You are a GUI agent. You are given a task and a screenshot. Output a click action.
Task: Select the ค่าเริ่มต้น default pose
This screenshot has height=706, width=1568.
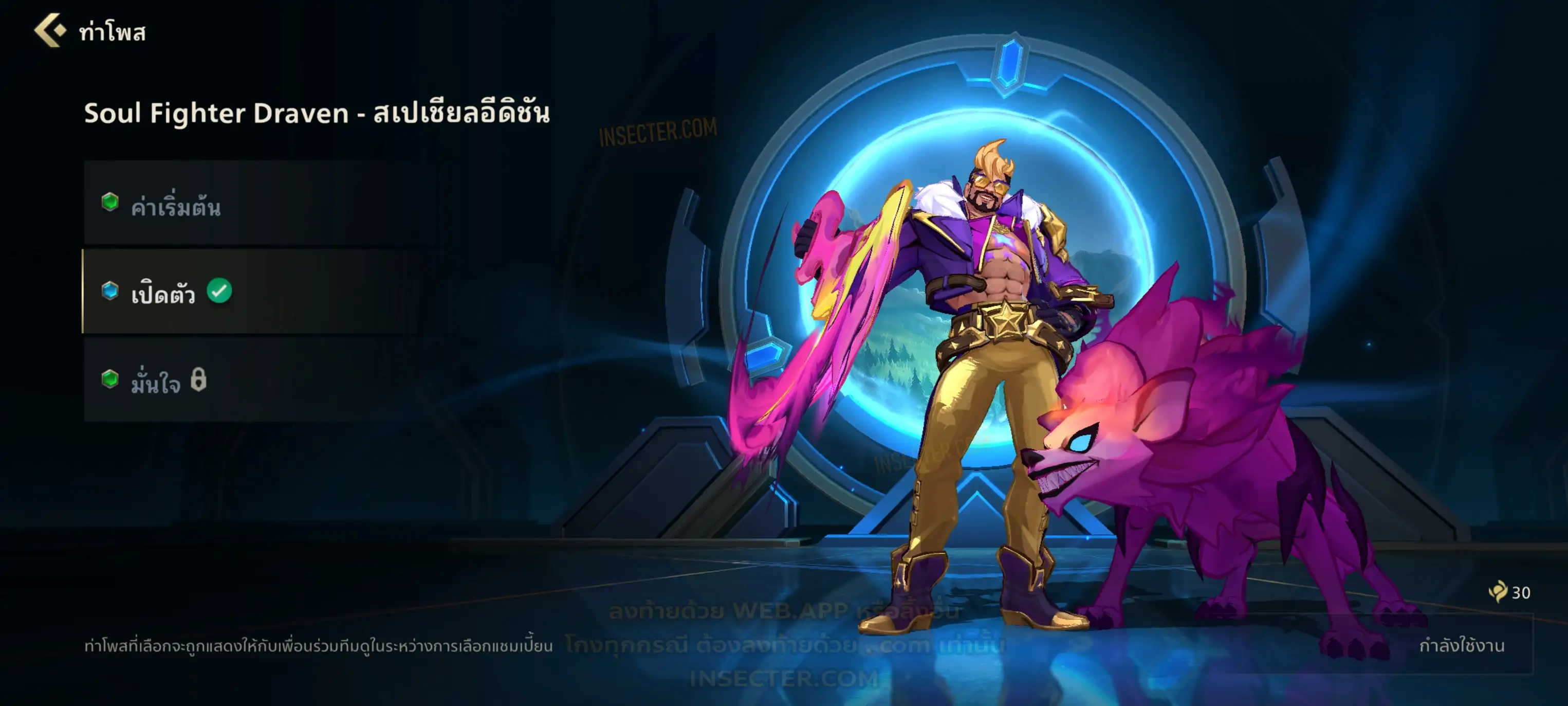[262, 204]
